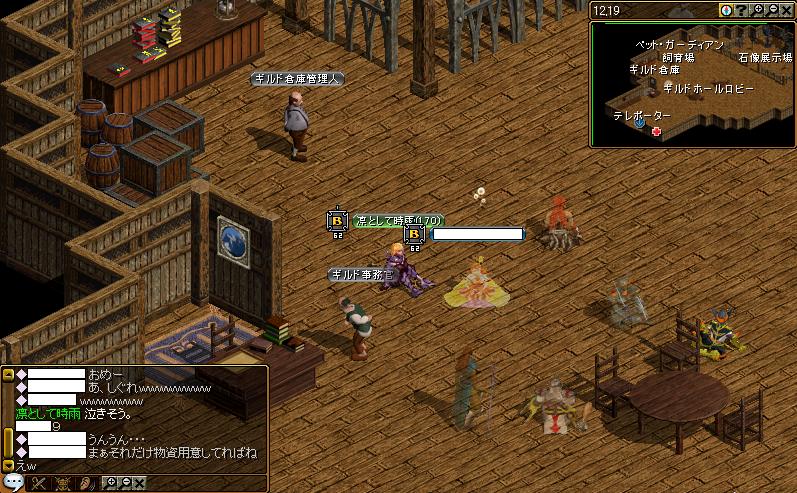The image size is (797, 493).
Task: Close the minimap window
Action: point(786,10)
